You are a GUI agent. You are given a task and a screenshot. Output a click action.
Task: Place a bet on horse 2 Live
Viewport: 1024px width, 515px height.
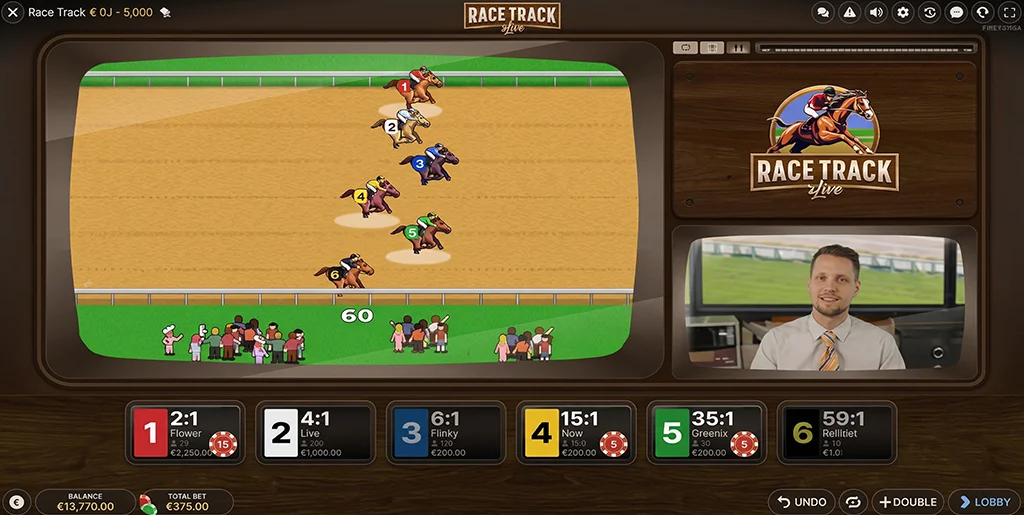pos(315,432)
